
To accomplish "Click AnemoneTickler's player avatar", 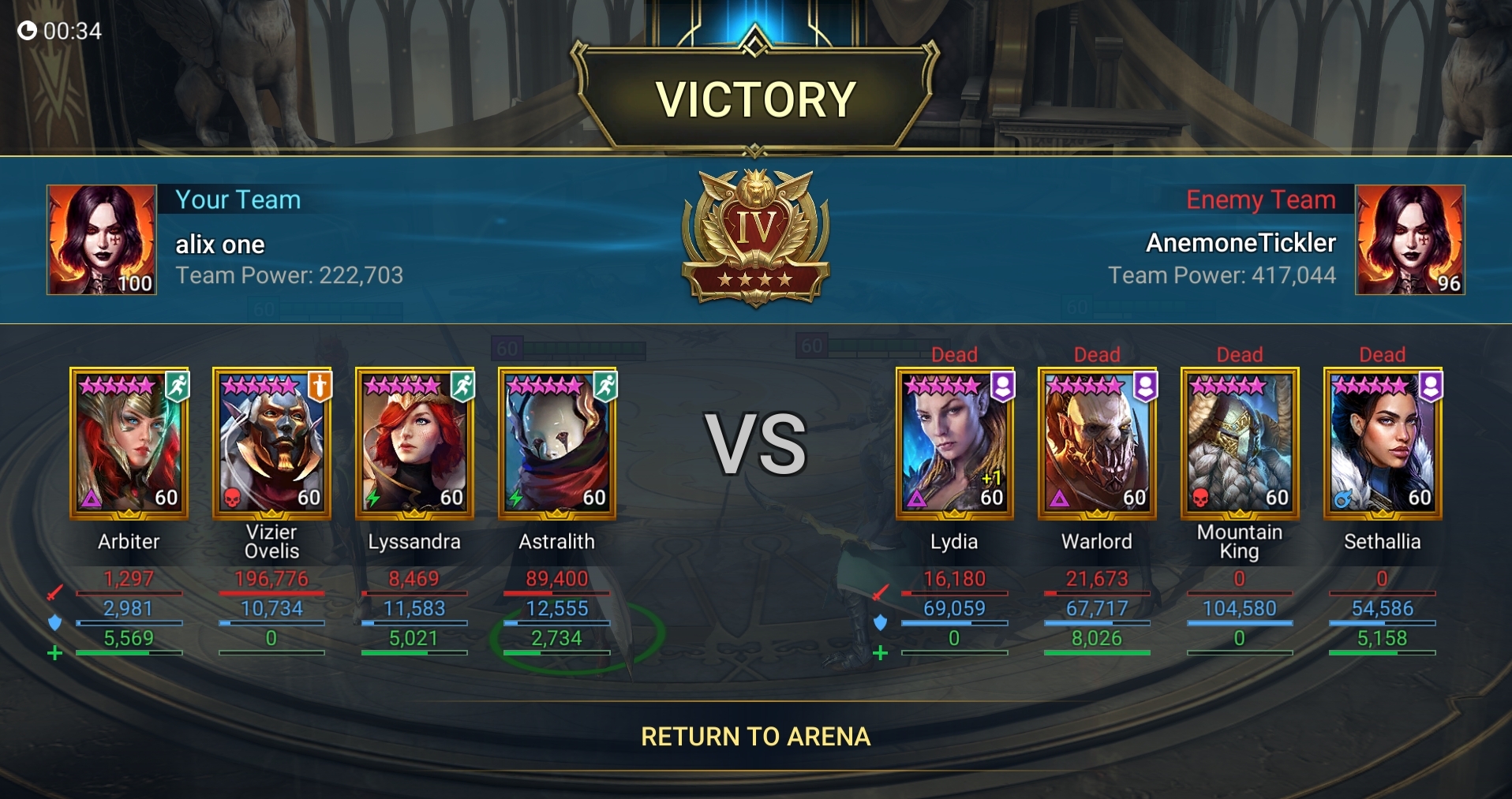I will (x=1409, y=239).
